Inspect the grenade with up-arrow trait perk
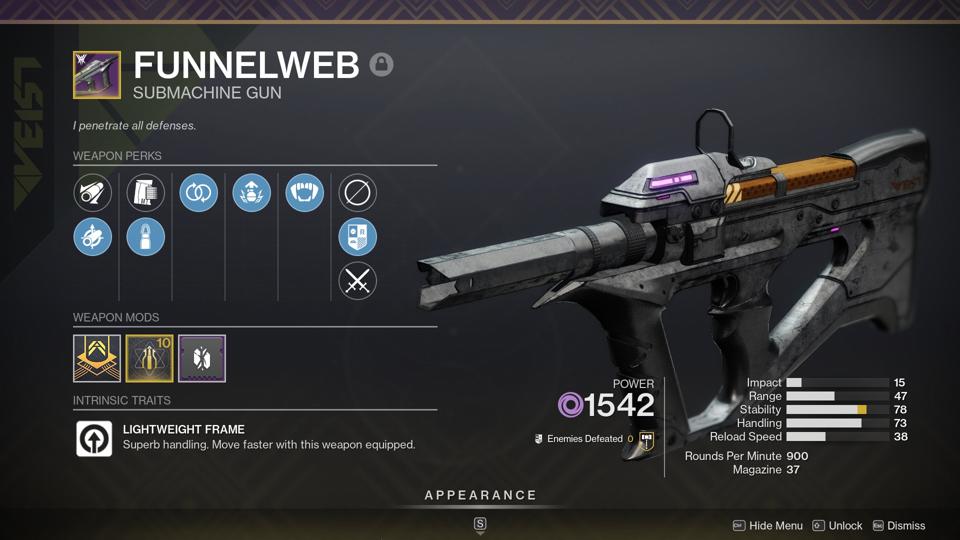Screen dimensions: 960x540 click(x=252, y=193)
